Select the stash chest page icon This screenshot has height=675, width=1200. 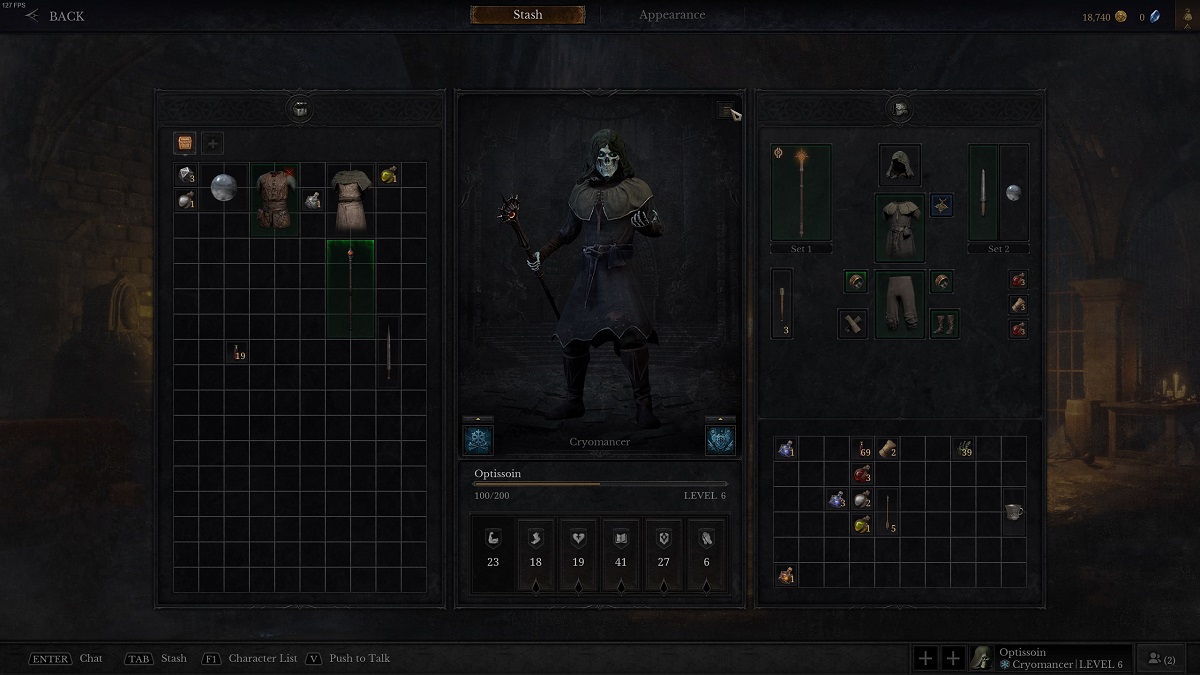184,143
